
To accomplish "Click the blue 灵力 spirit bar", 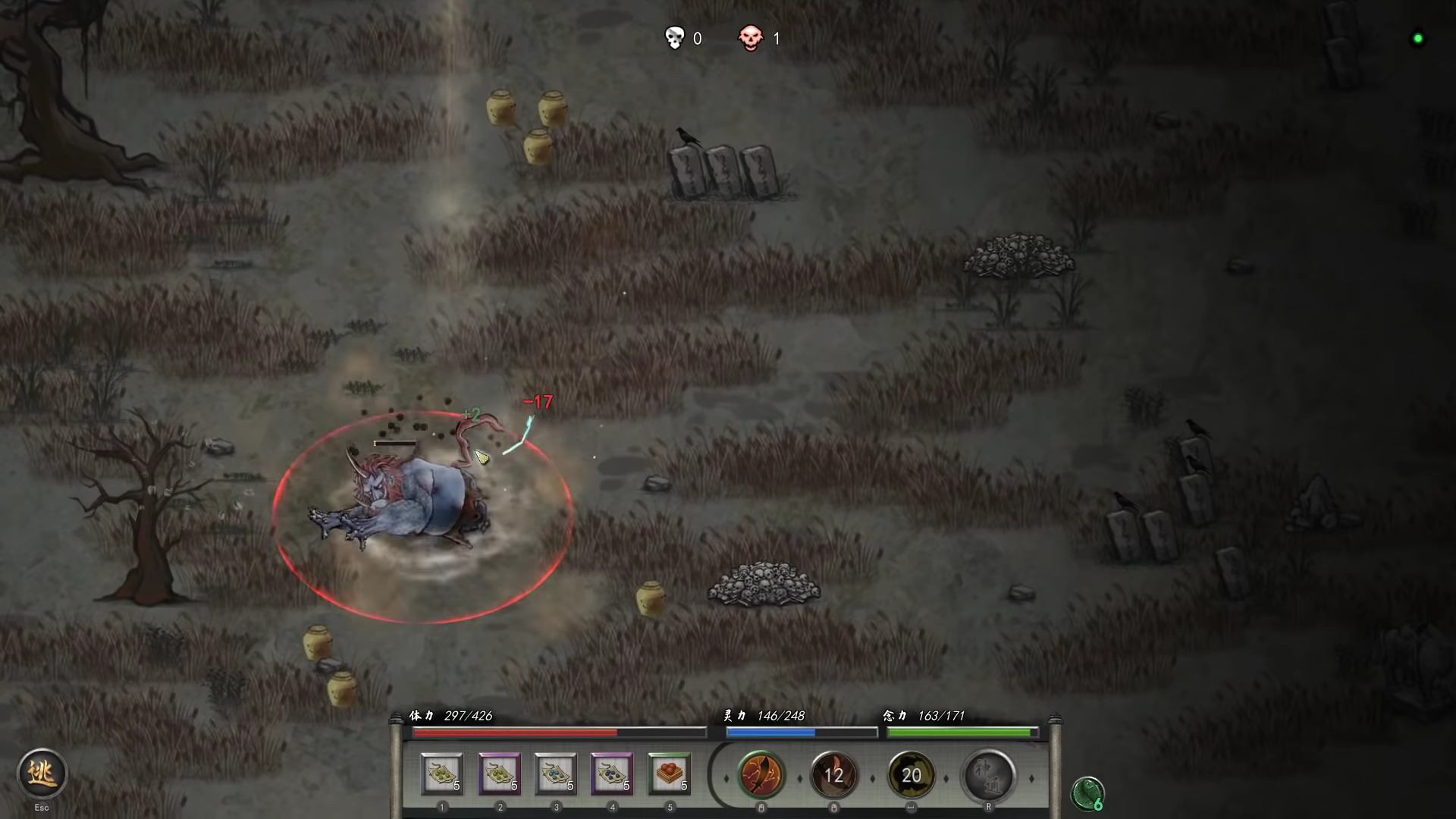I will pyautogui.click(x=800, y=732).
